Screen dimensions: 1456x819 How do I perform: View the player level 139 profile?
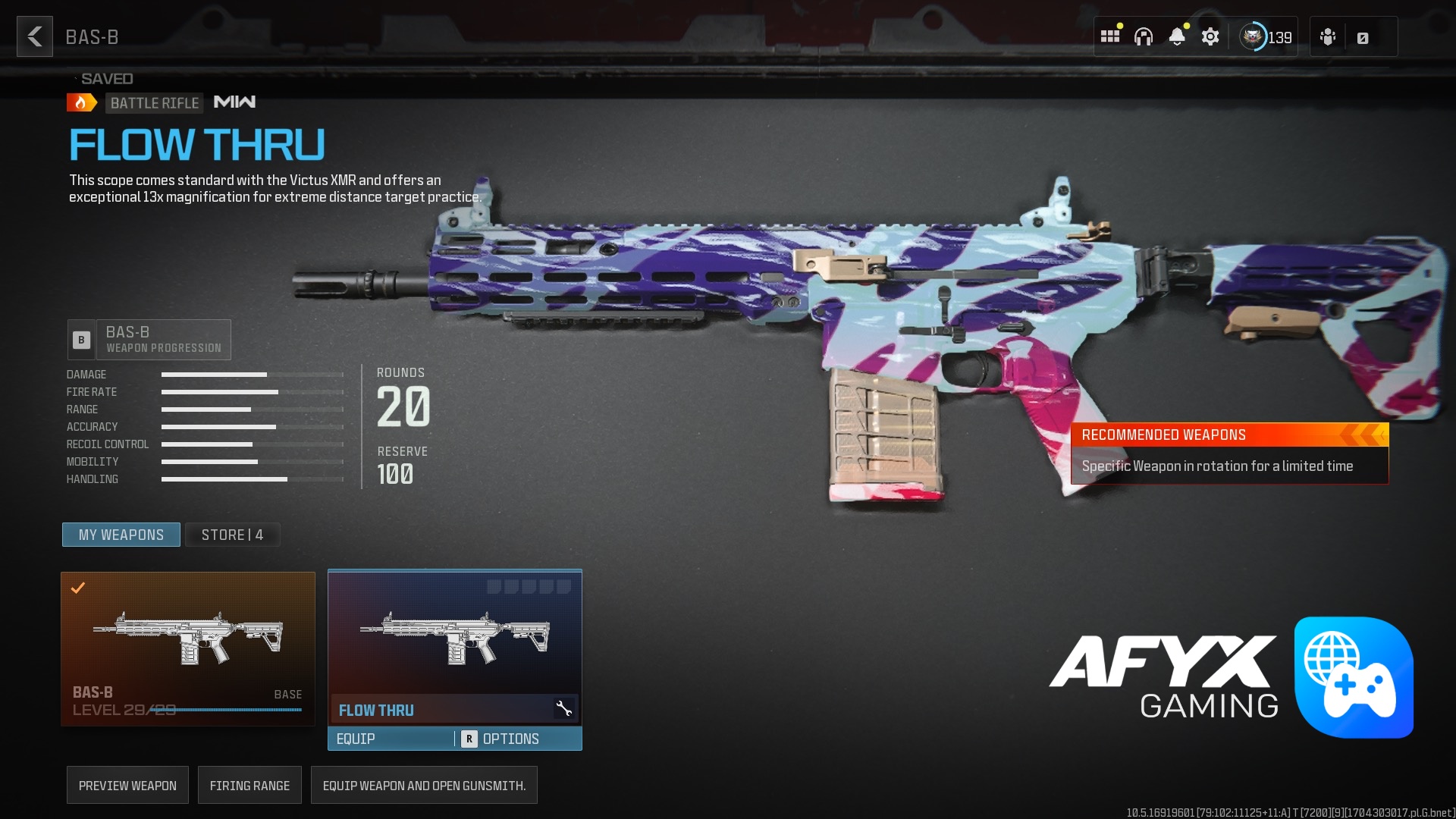(1266, 36)
